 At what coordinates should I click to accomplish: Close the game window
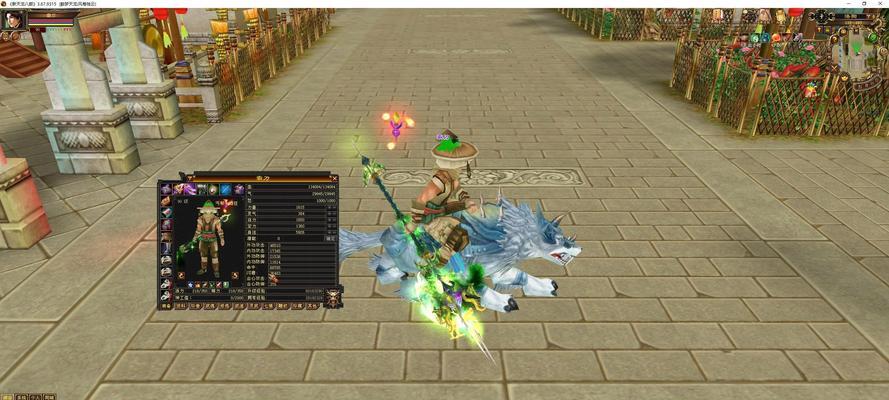[x=878, y=4]
